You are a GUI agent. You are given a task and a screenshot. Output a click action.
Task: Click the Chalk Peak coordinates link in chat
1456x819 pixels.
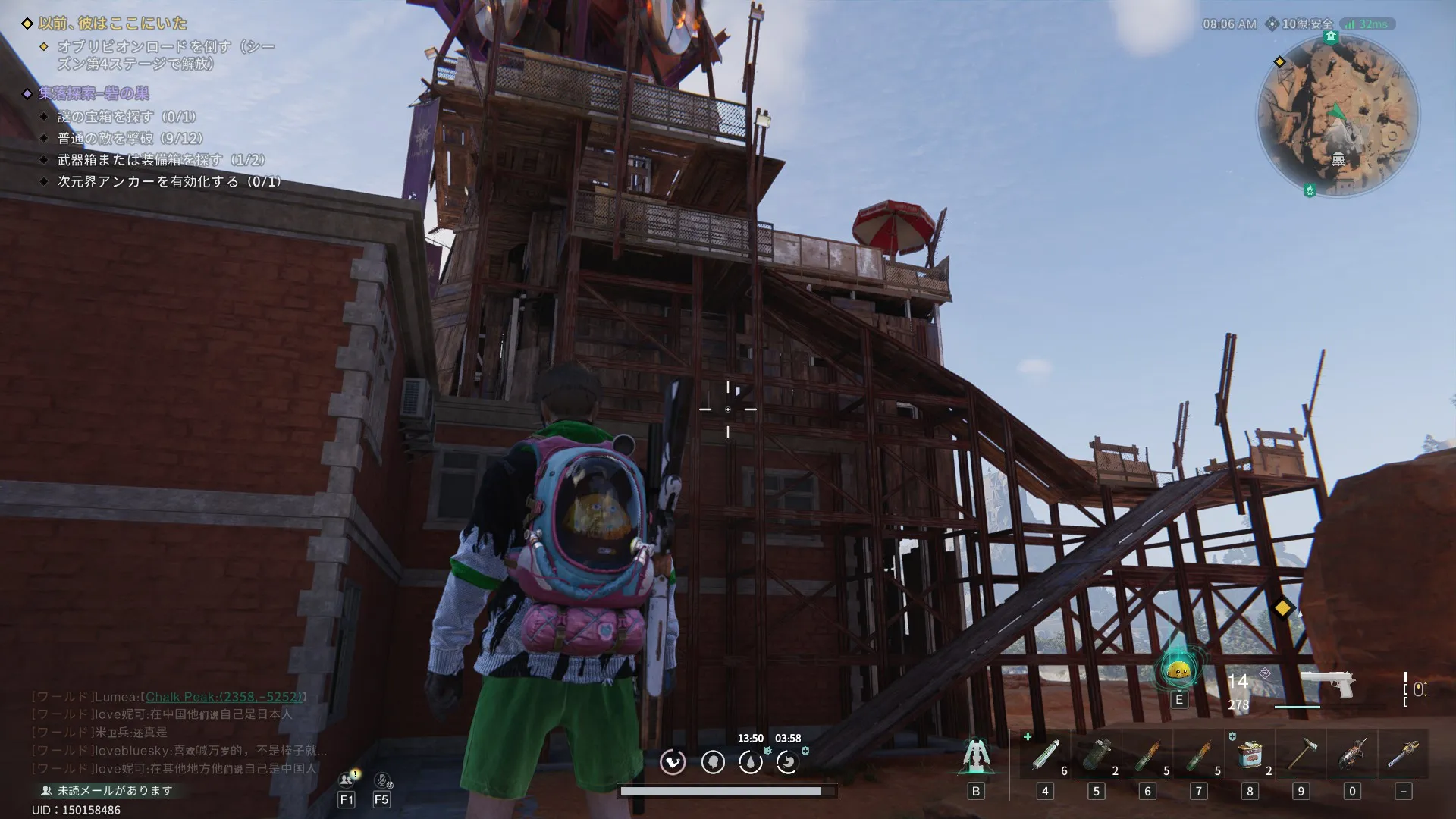225,696
